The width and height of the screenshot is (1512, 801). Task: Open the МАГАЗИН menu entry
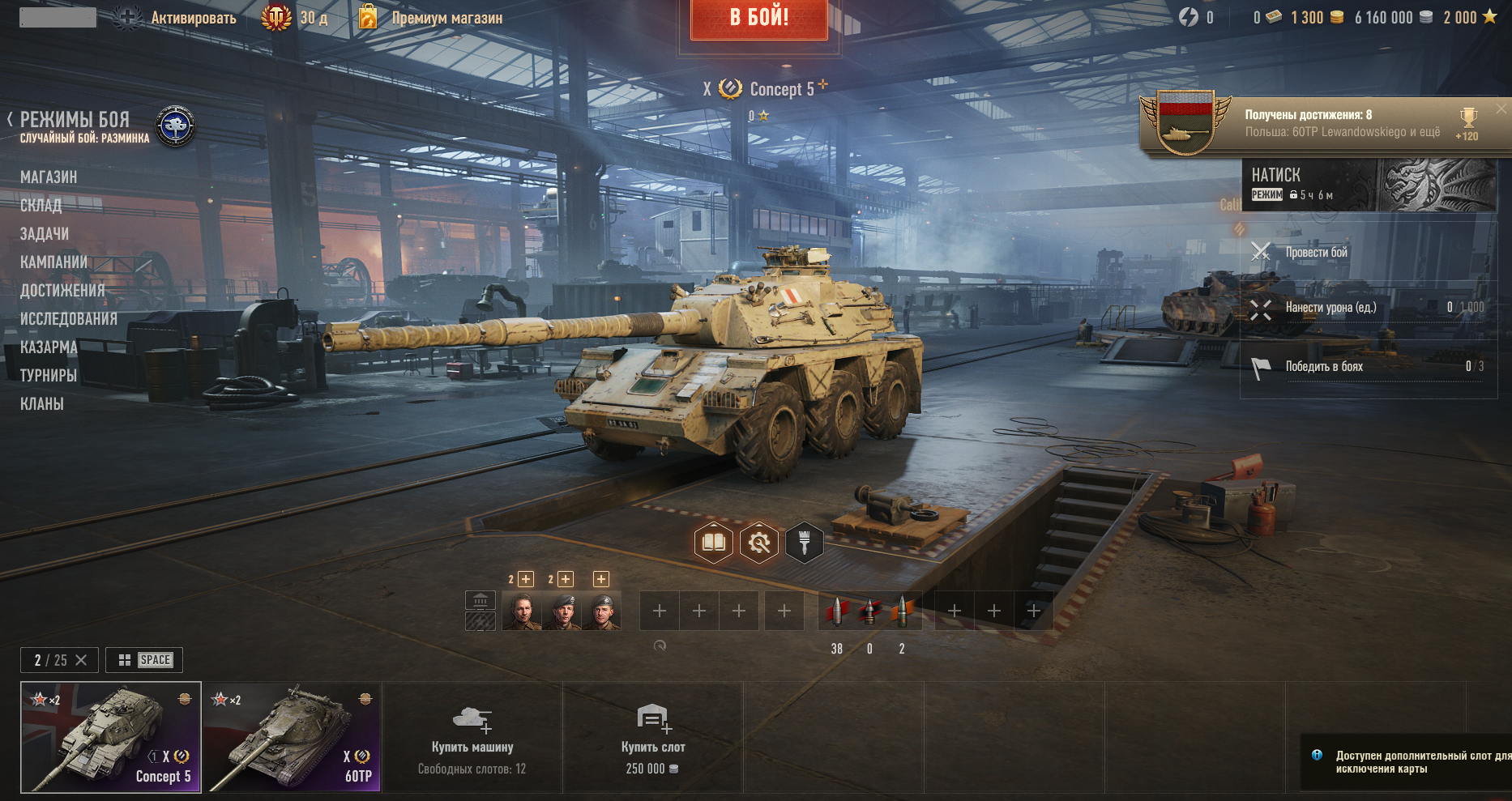click(x=49, y=177)
